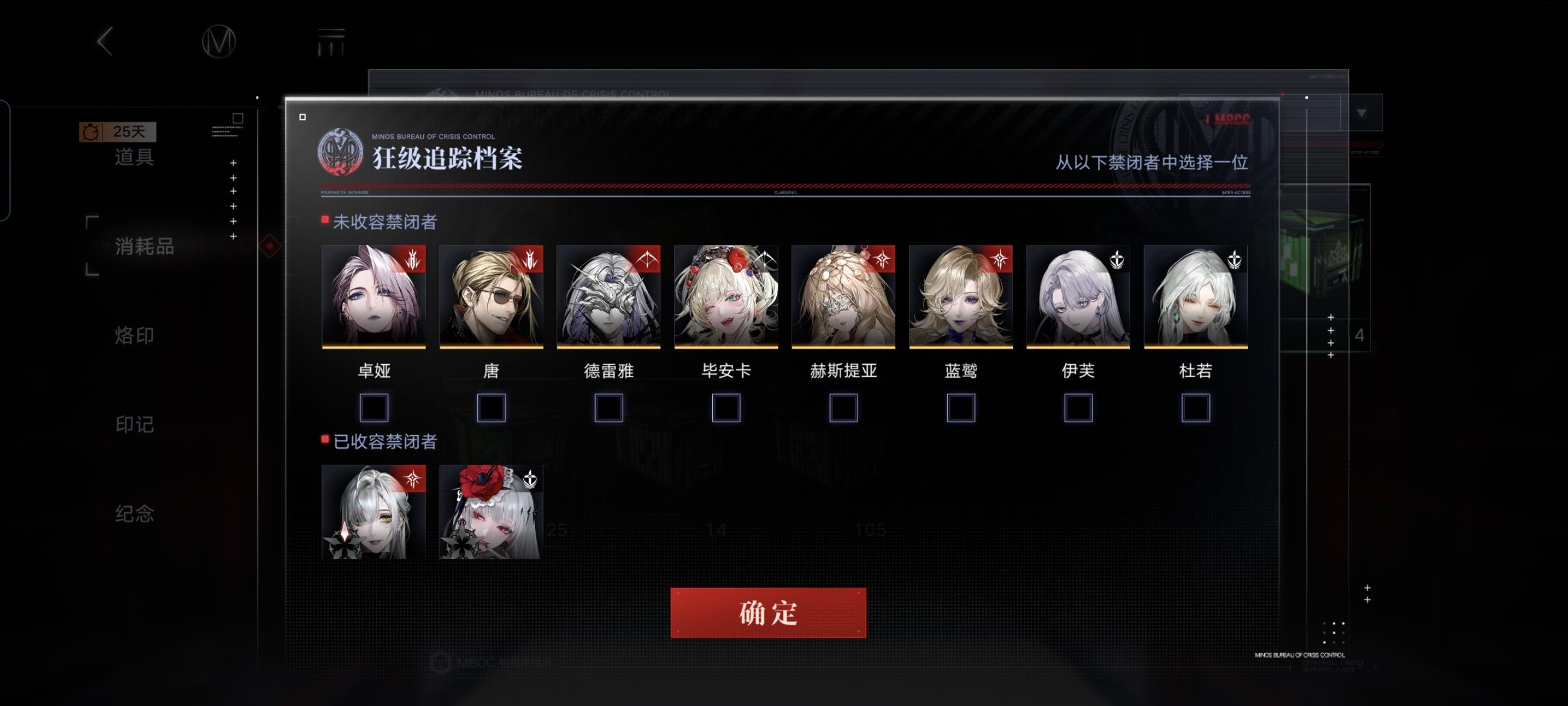This screenshot has width=1568, height=706.
Task: Check the box under 卓娅
Action: [x=374, y=409]
